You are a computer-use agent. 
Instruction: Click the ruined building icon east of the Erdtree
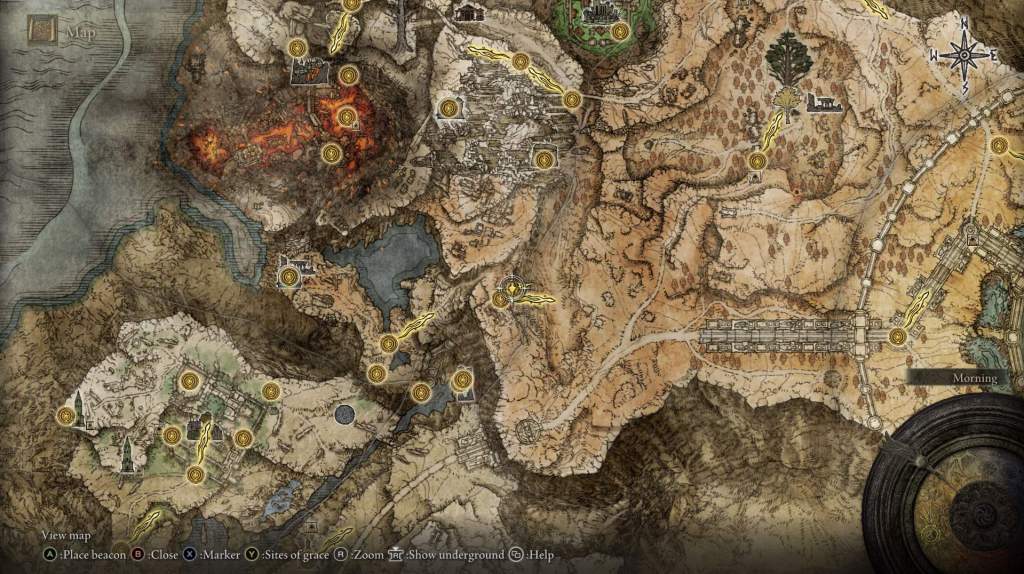click(823, 102)
